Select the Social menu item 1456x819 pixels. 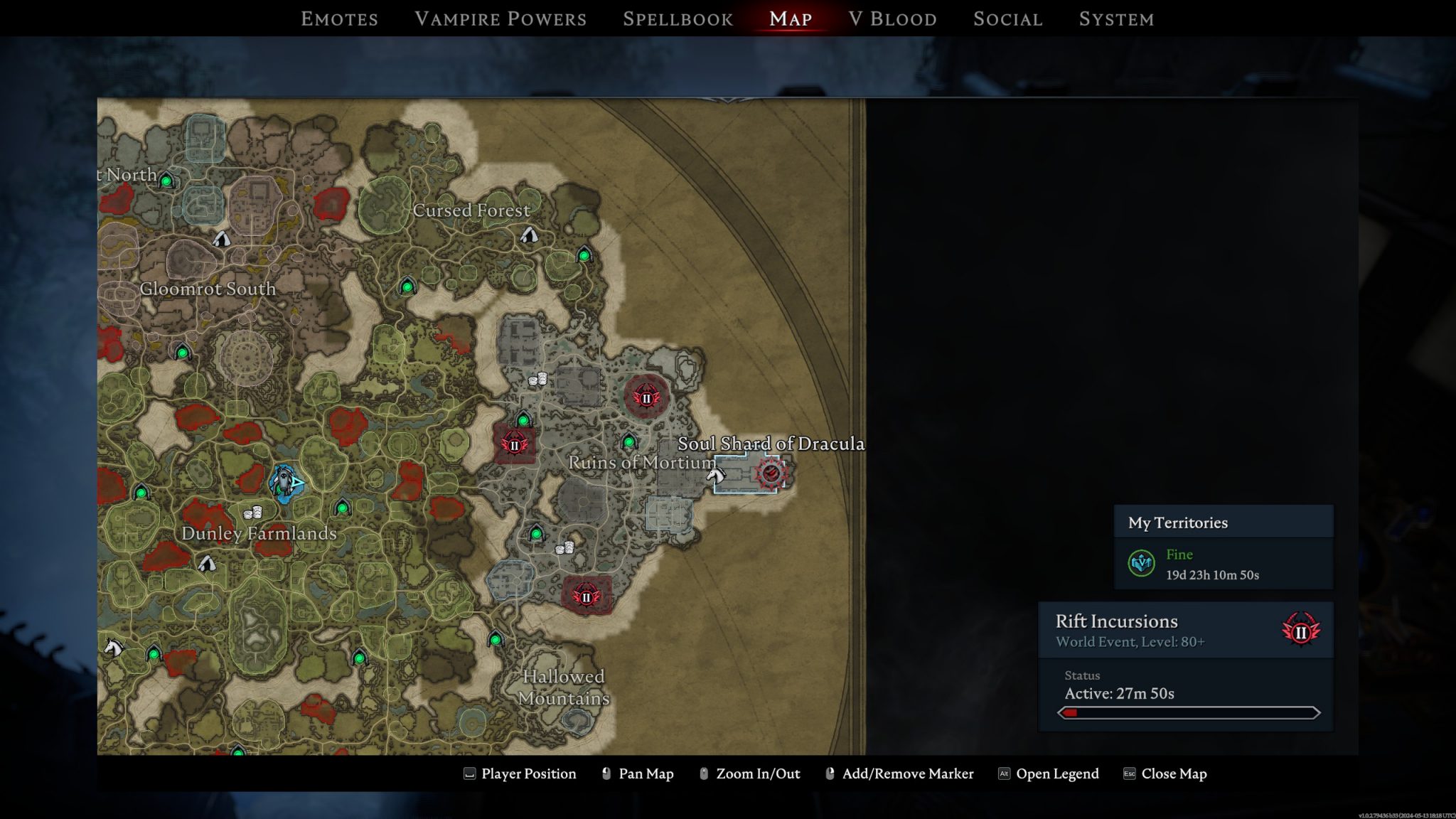[x=1007, y=19]
